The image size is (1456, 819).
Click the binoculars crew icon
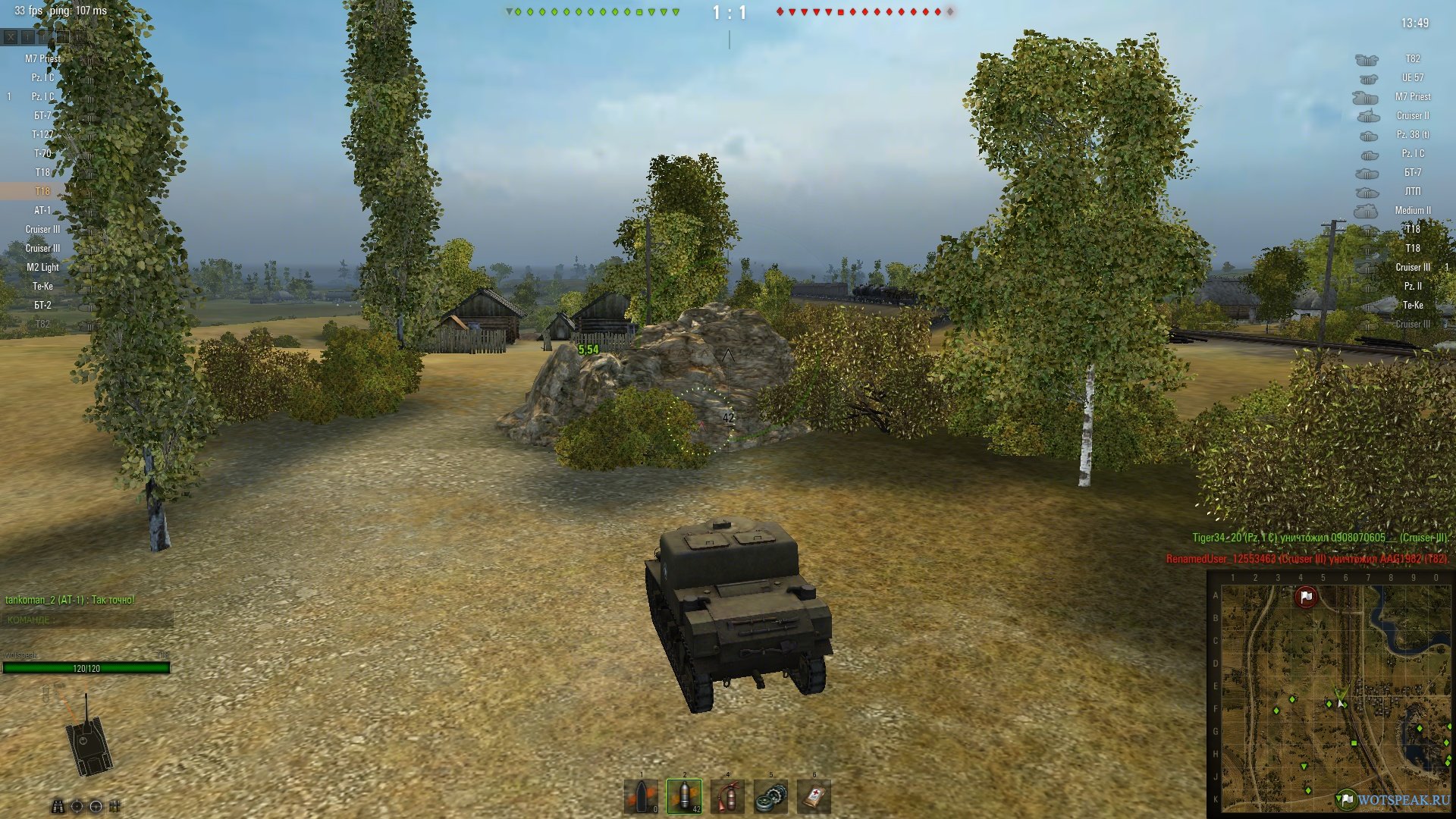[58, 806]
